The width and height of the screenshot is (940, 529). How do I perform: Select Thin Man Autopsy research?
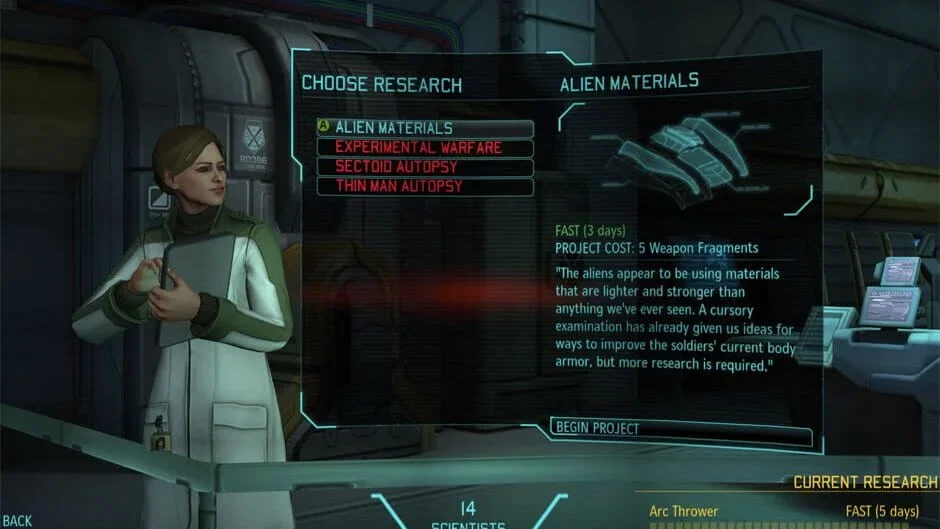pos(425,186)
